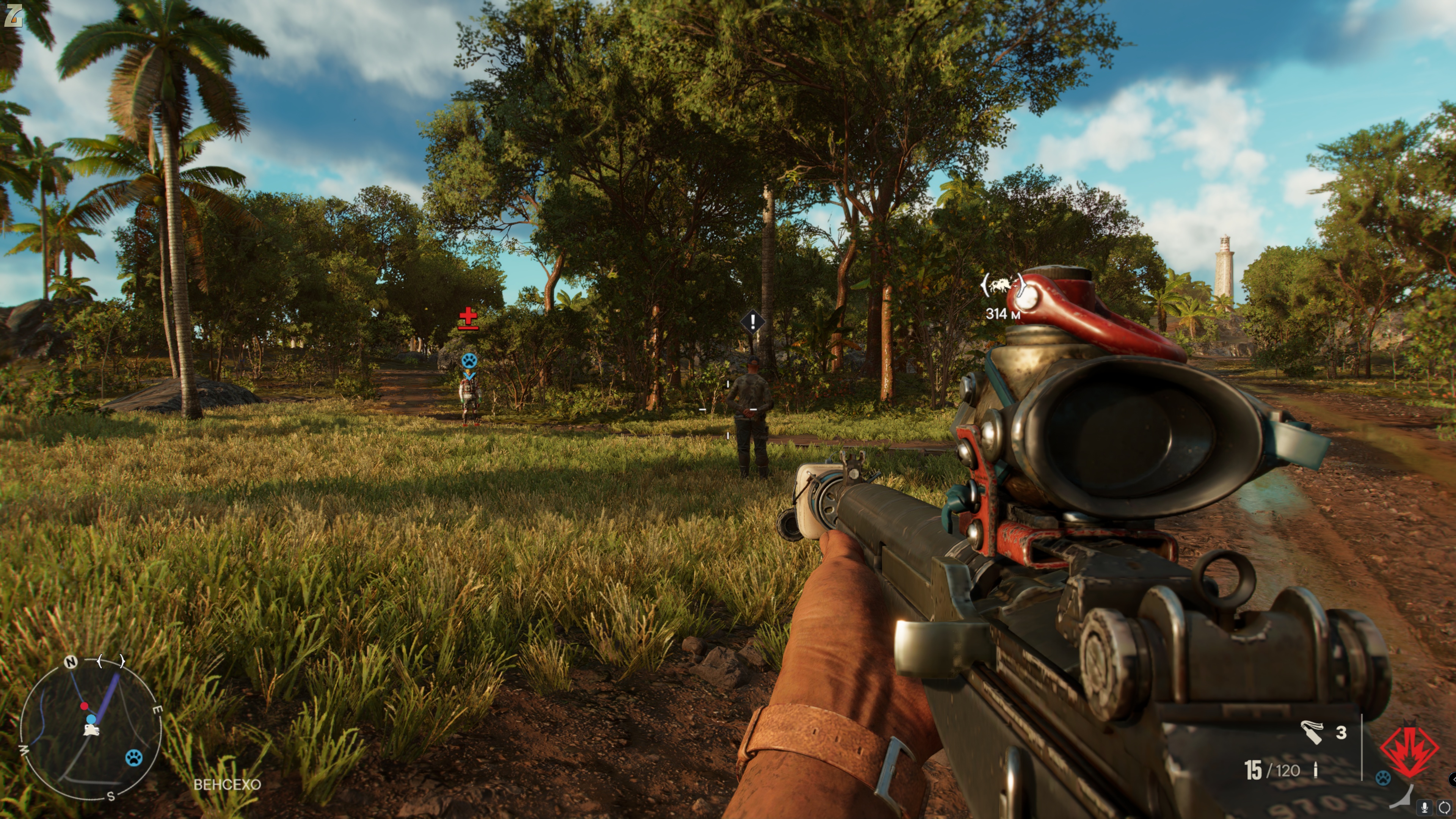This screenshot has width=1456, height=819.
Task: Click the circular arrows refresh overlay button
Action: coord(1444,807)
